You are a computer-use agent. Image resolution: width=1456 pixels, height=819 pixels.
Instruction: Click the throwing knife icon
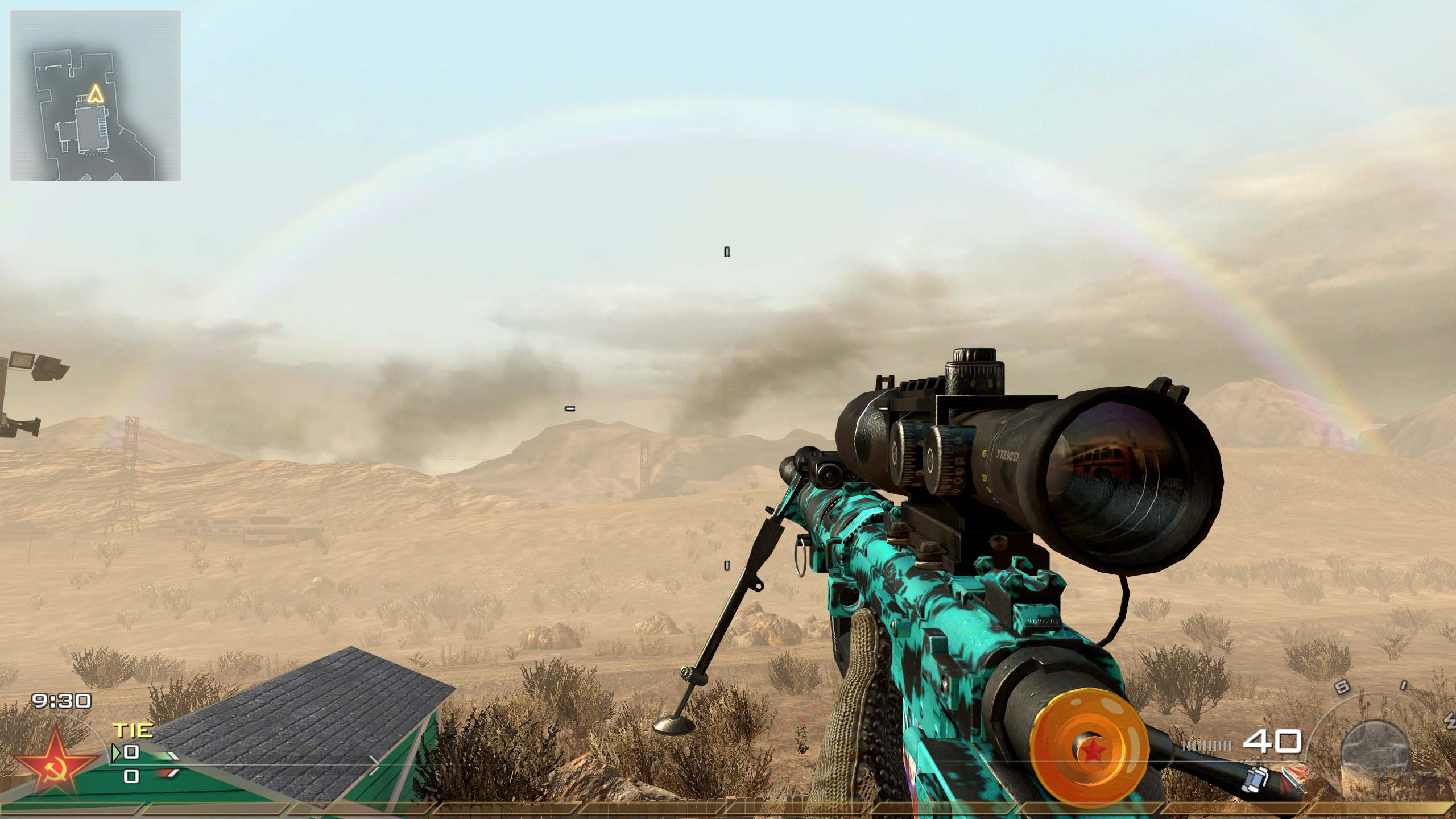1293,780
